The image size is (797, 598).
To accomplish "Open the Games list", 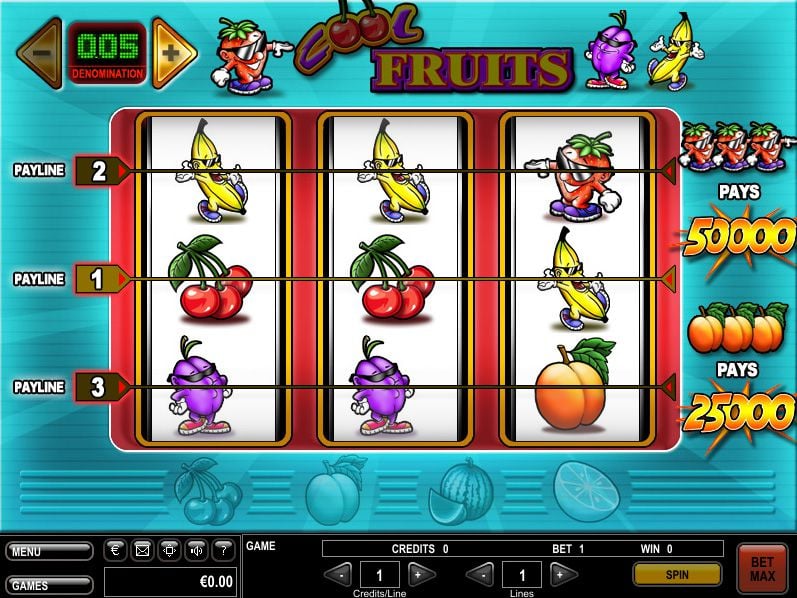I will (x=48, y=584).
